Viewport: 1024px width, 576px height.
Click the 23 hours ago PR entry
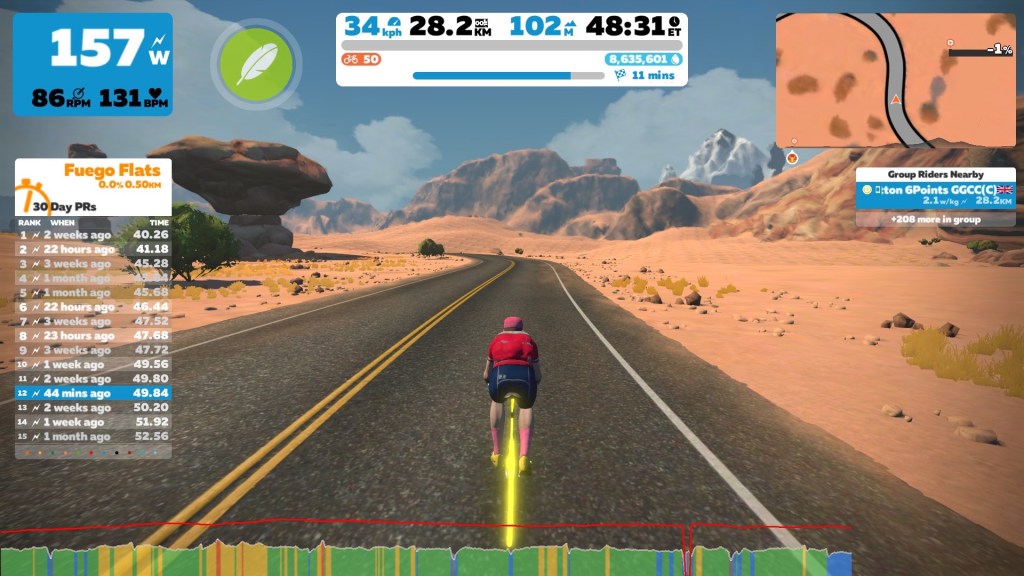tap(93, 336)
